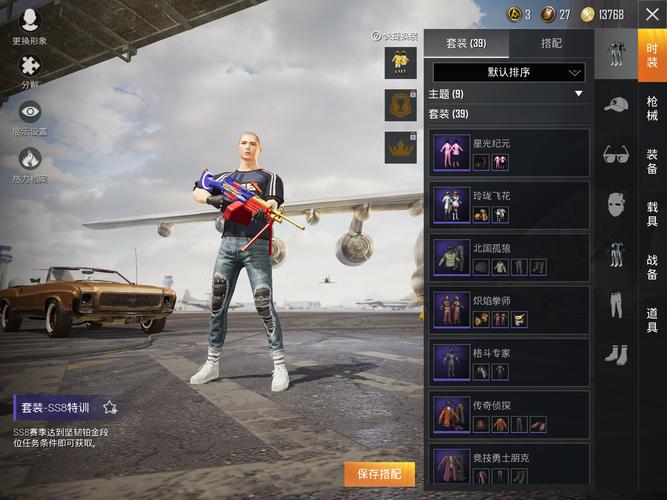Select the 玲珑飞花 outfit set
The image size is (667, 500).
pyautogui.click(x=509, y=205)
